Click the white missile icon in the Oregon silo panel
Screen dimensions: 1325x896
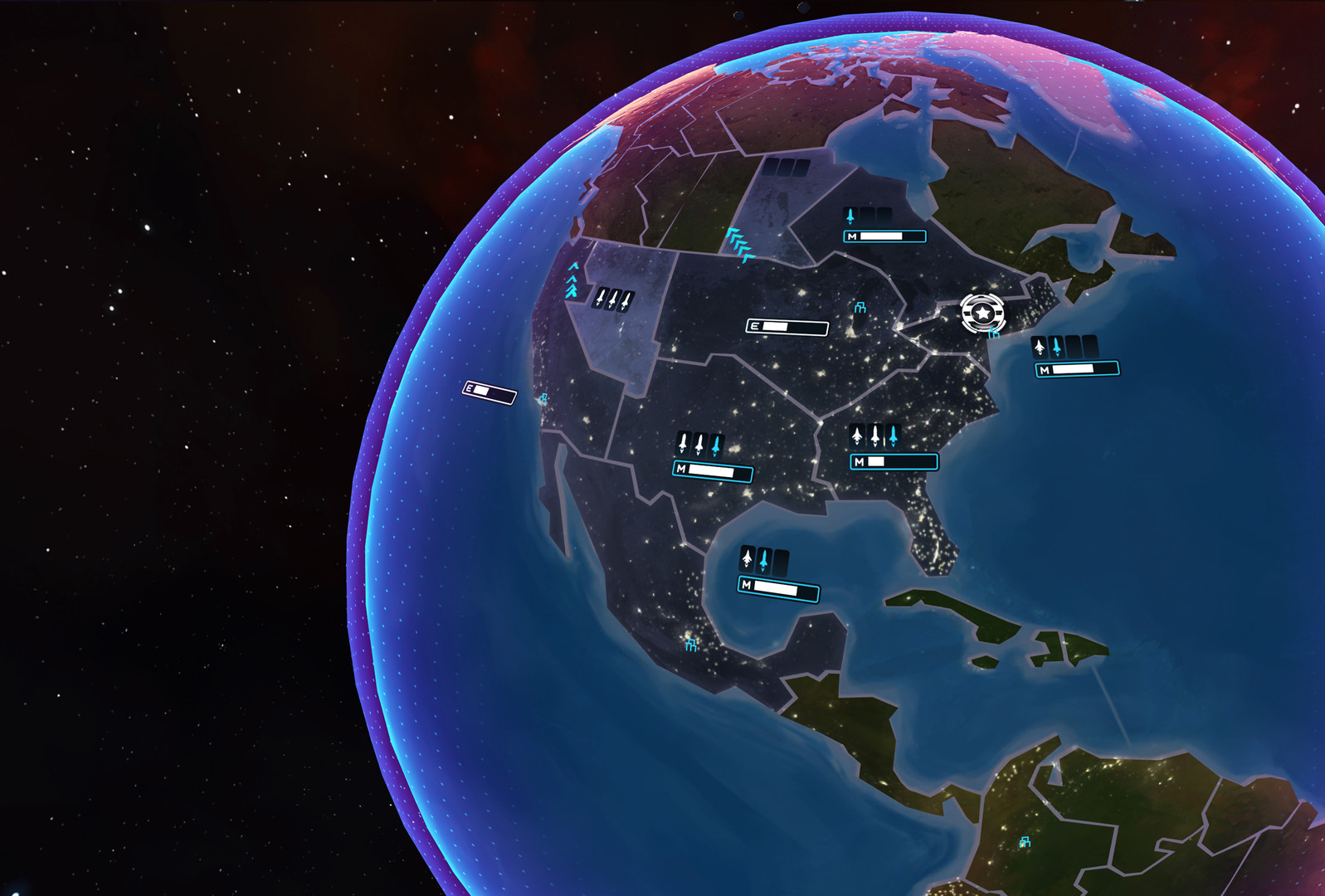pos(600,299)
